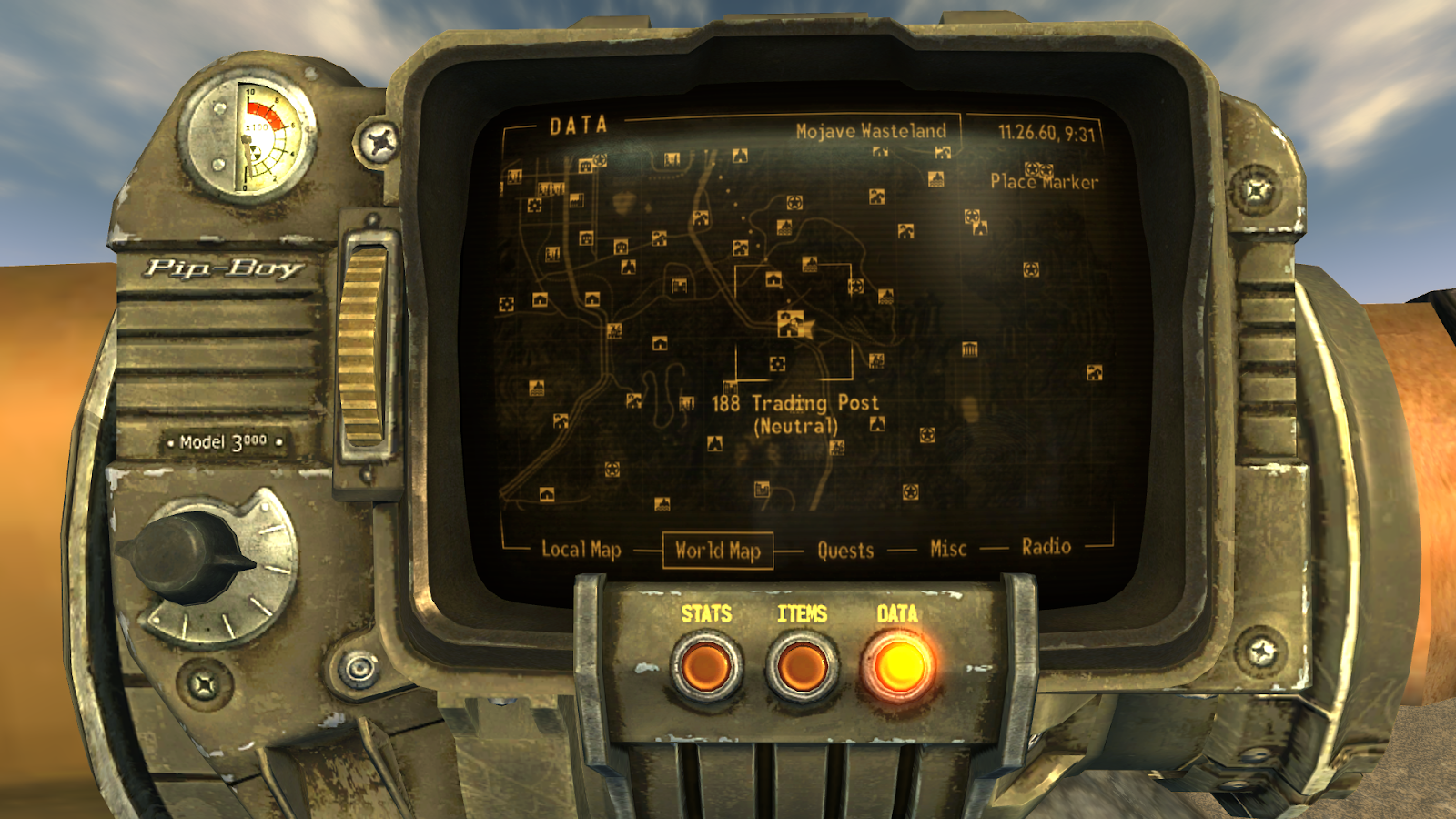Click the gear icon just below 188 Trading Post
Viewport: 1456px width, 819px height.
coord(777,363)
